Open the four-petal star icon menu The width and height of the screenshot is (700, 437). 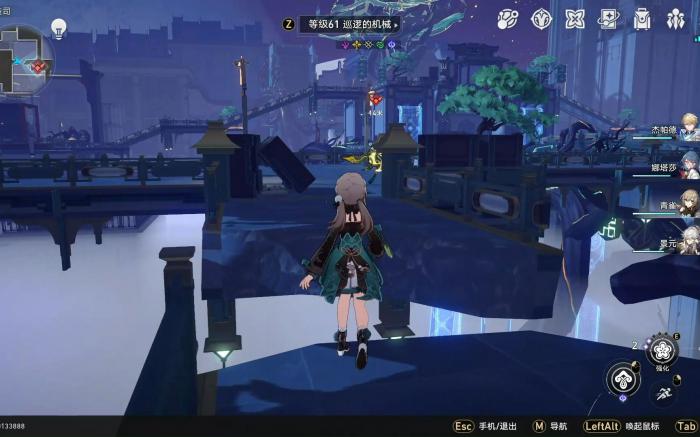pyautogui.click(x=575, y=19)
